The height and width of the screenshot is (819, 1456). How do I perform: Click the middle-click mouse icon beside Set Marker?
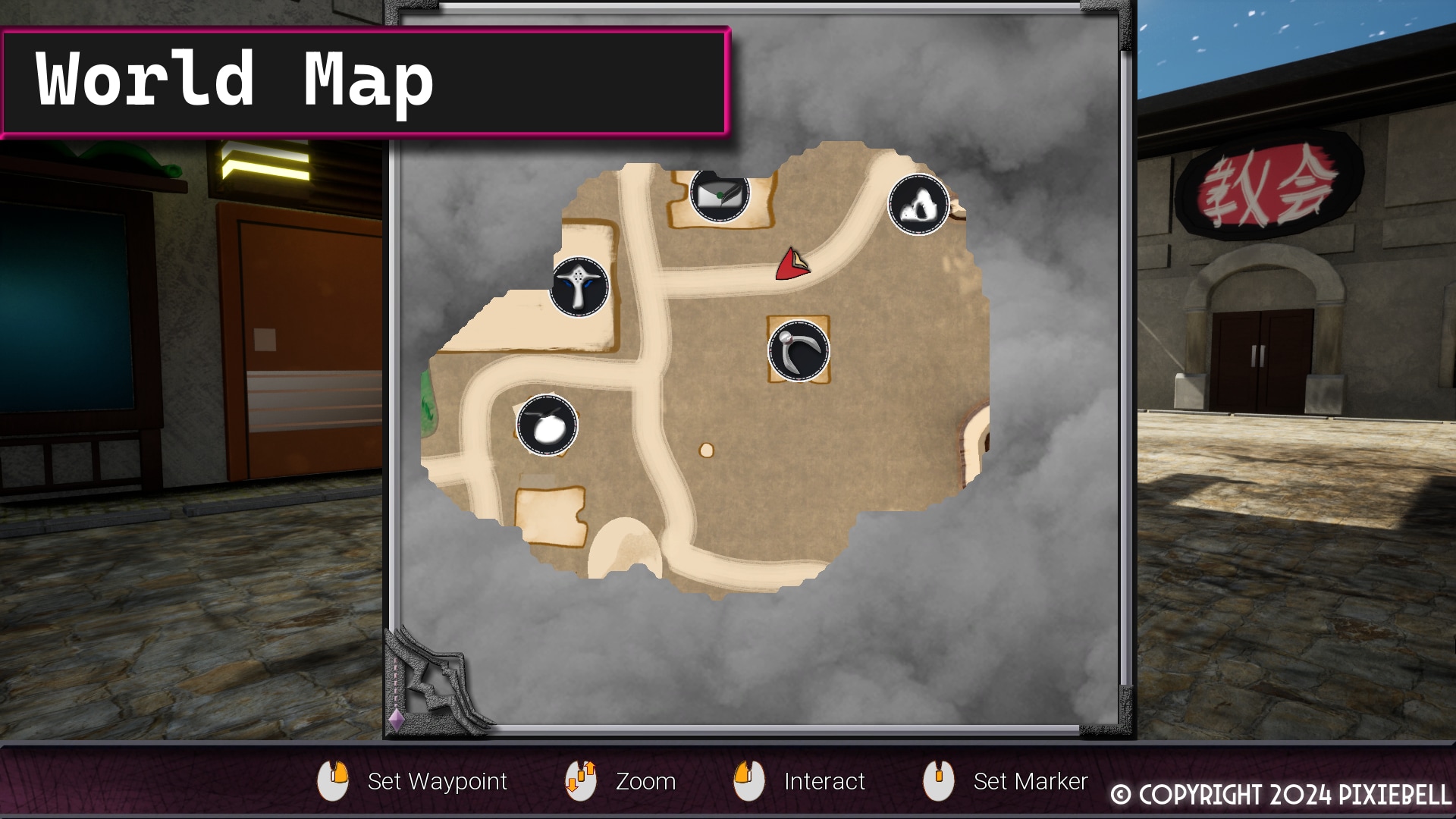pyautogui.click(x=939, y=780)
